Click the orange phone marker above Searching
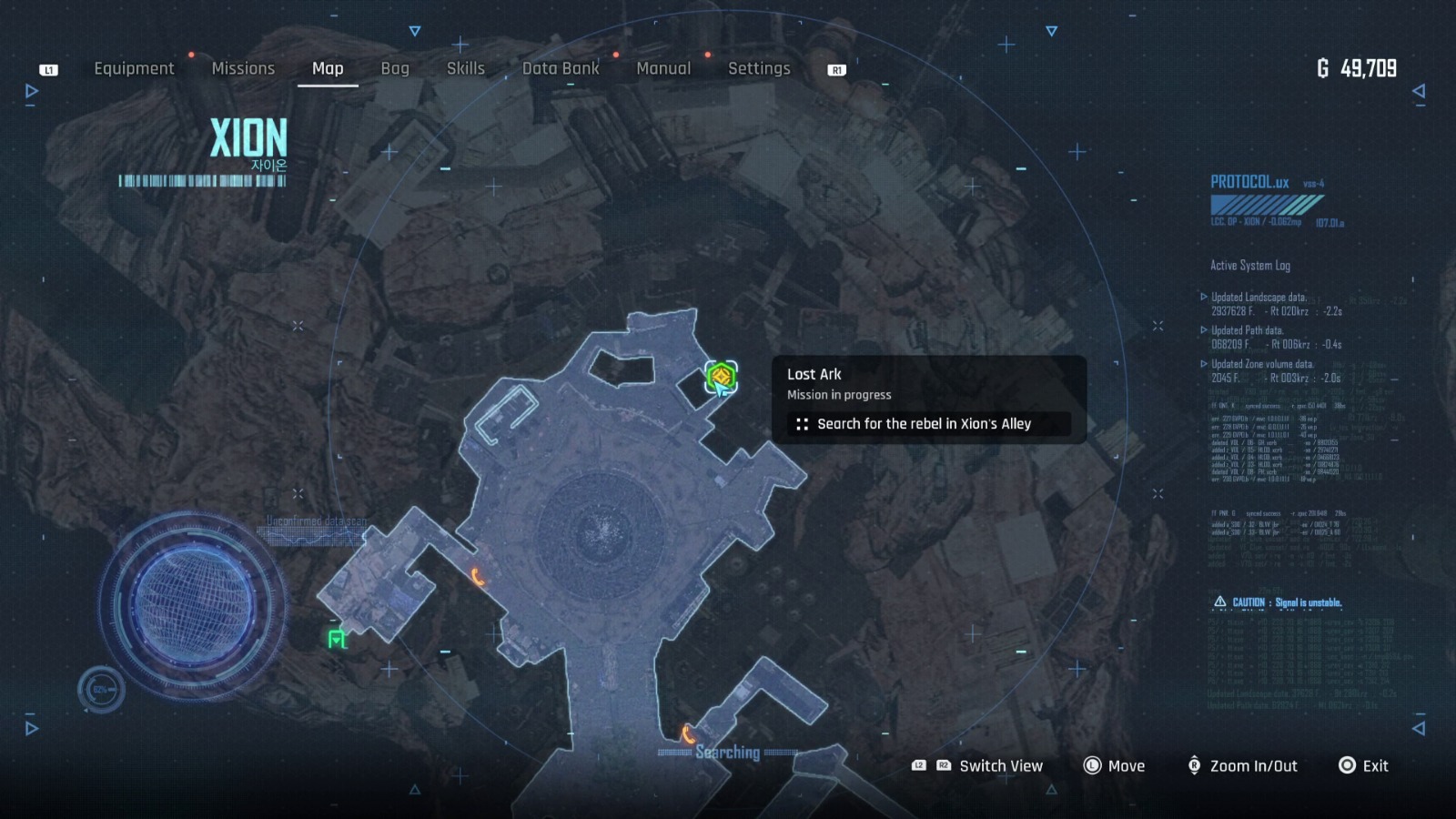This screenshot has width=1456, height=819. coord(688,733)
